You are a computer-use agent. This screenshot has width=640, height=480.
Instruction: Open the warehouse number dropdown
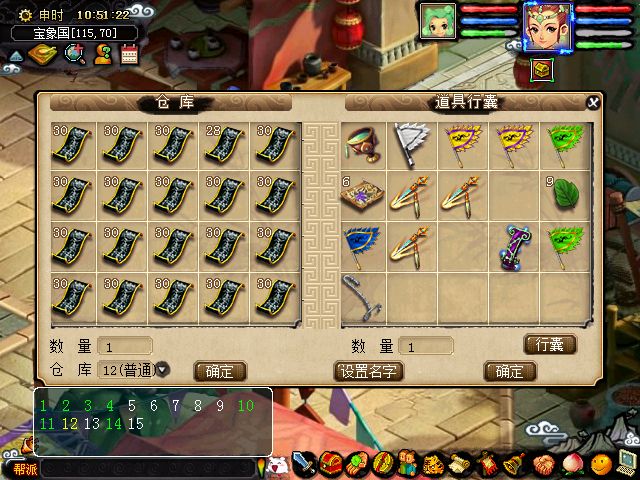click(x=163, y=369)
